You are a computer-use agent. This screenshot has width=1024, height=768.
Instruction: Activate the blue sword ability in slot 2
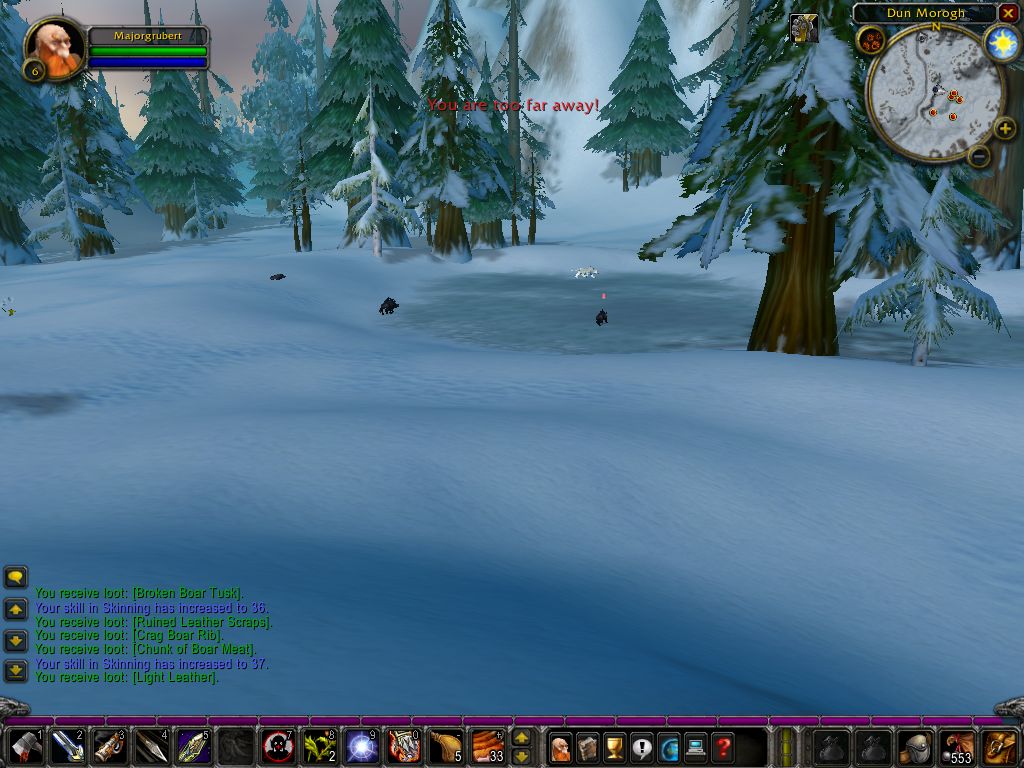68,746
